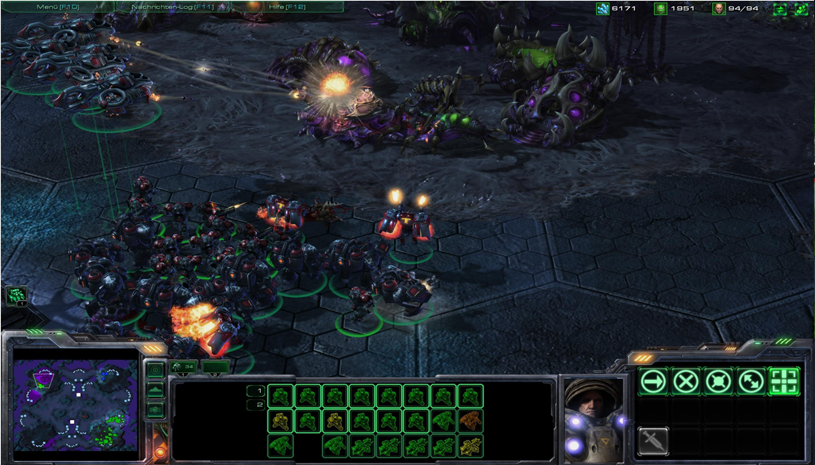815x465 pixels.
Task: Switch to selection page 1 tab
Action: point(257,391)
